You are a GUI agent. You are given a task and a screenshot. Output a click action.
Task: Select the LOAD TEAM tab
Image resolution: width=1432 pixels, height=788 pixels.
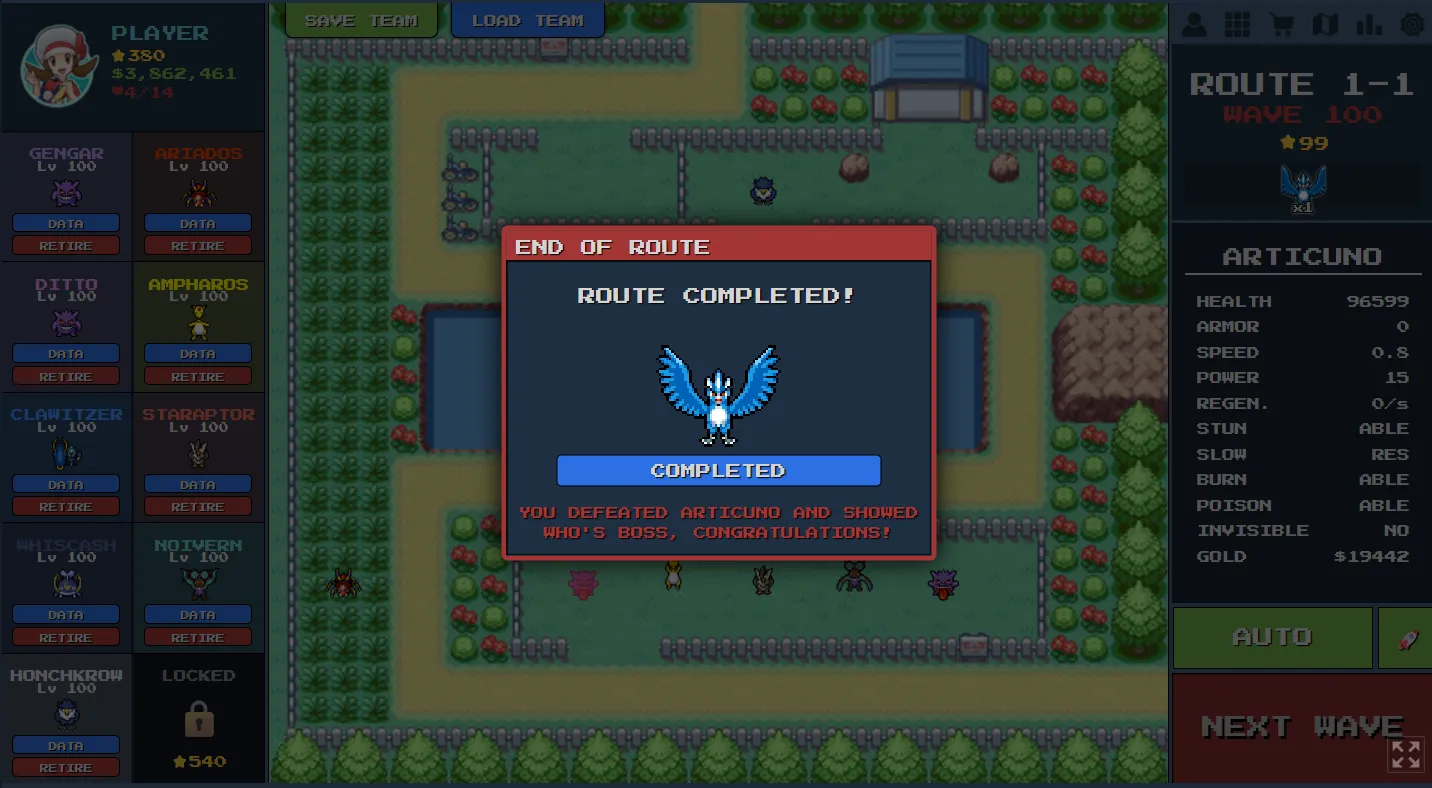click(x=527, y=19)
